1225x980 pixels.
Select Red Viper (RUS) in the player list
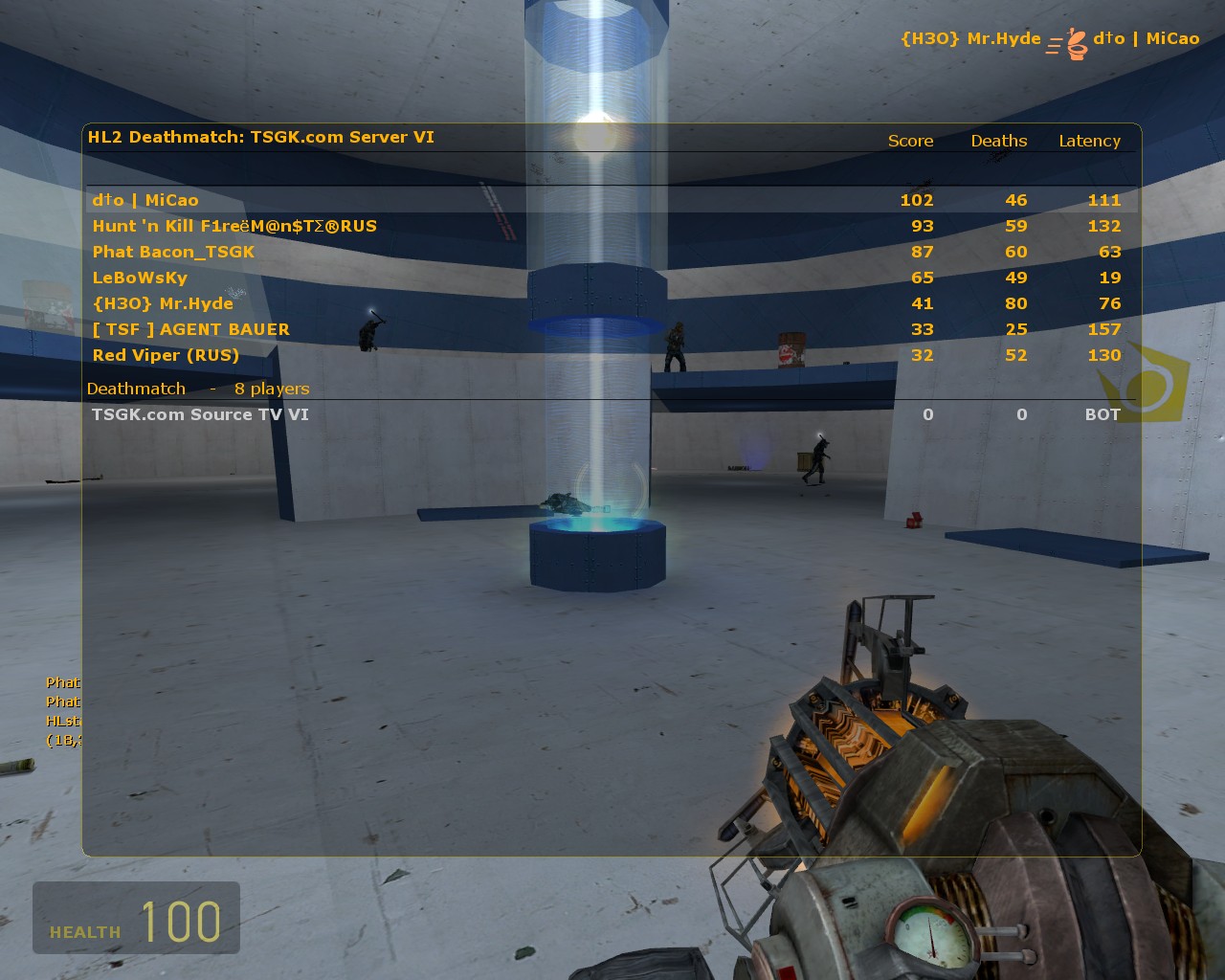pyautogui.click(x=165, y=355)
